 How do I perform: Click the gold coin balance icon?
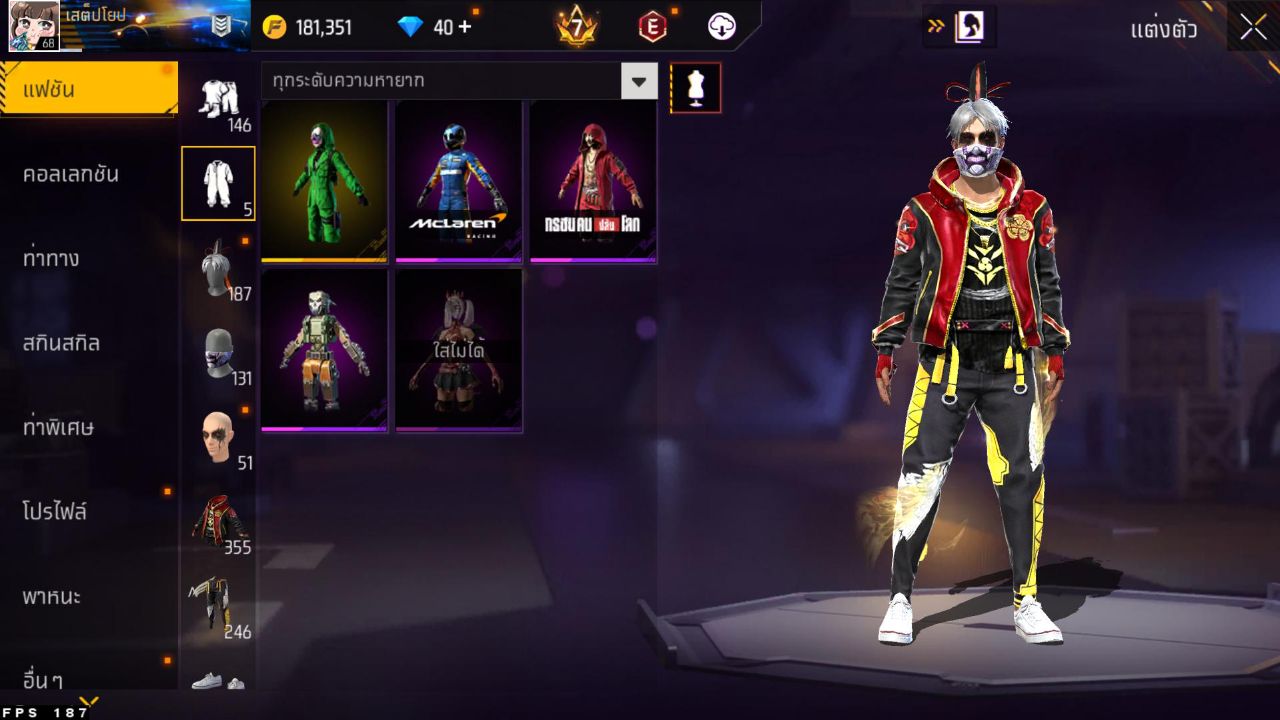click(x=272, y=27)
